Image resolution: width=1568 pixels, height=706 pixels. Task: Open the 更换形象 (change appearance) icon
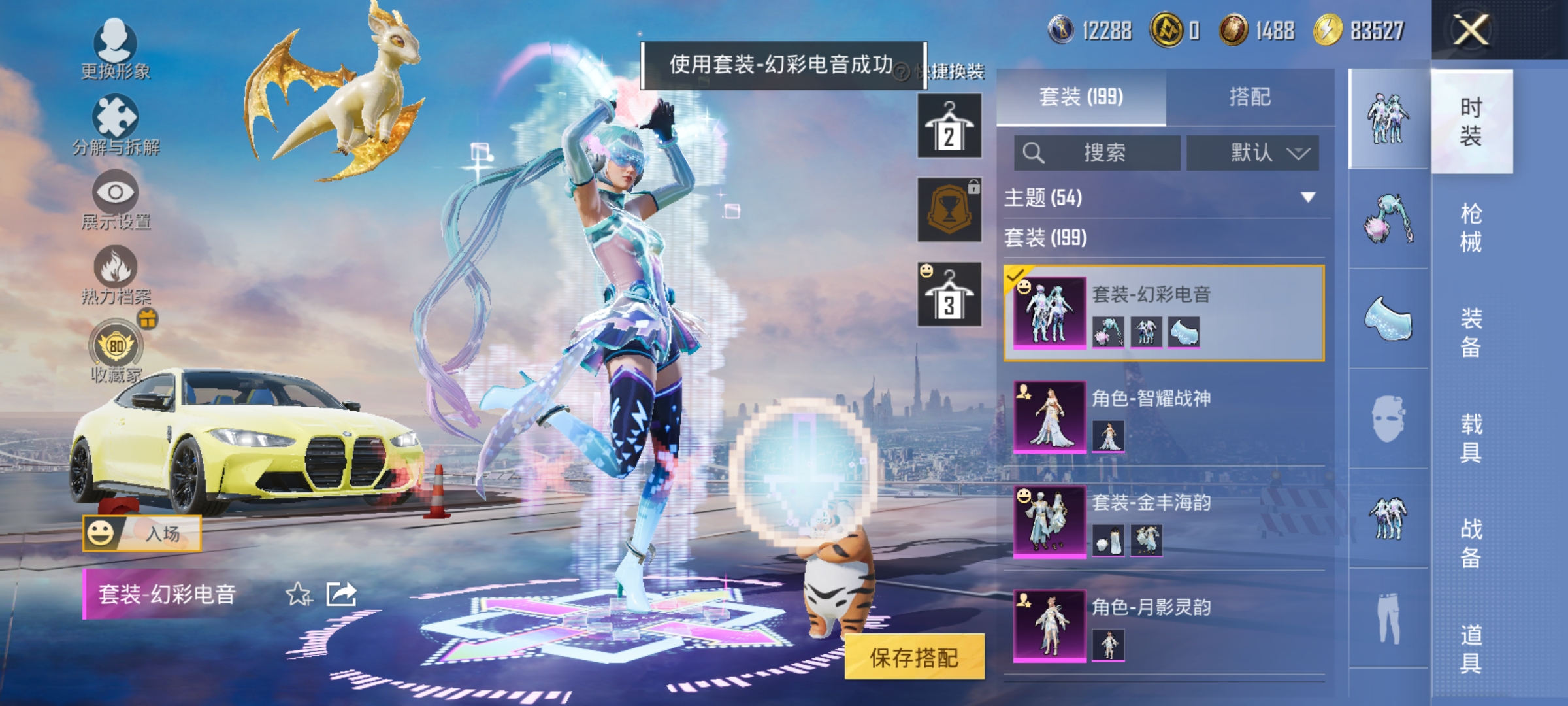(114, 46)
